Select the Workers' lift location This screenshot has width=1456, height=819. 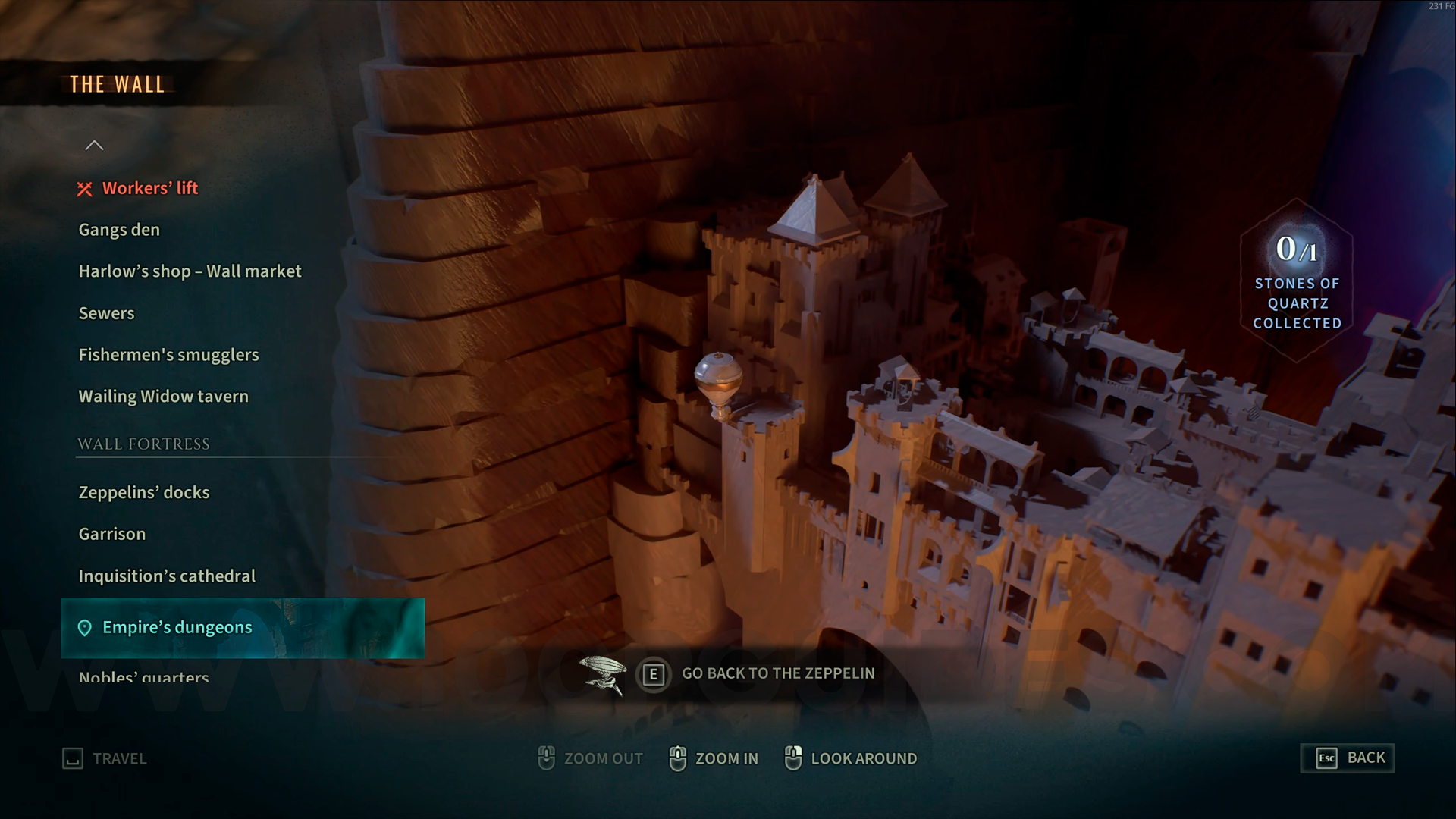(x=149, y=188)
